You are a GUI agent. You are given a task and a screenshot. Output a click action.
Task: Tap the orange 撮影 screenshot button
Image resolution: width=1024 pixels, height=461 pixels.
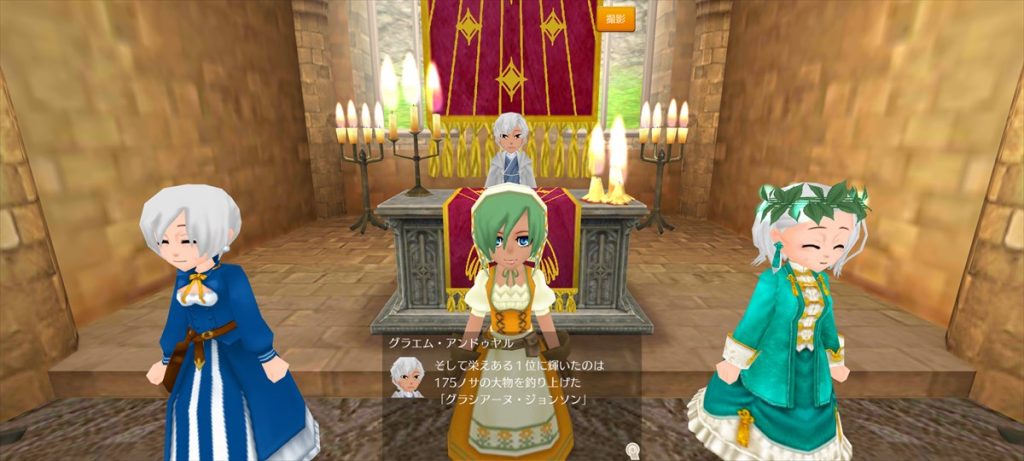(616, 18)
